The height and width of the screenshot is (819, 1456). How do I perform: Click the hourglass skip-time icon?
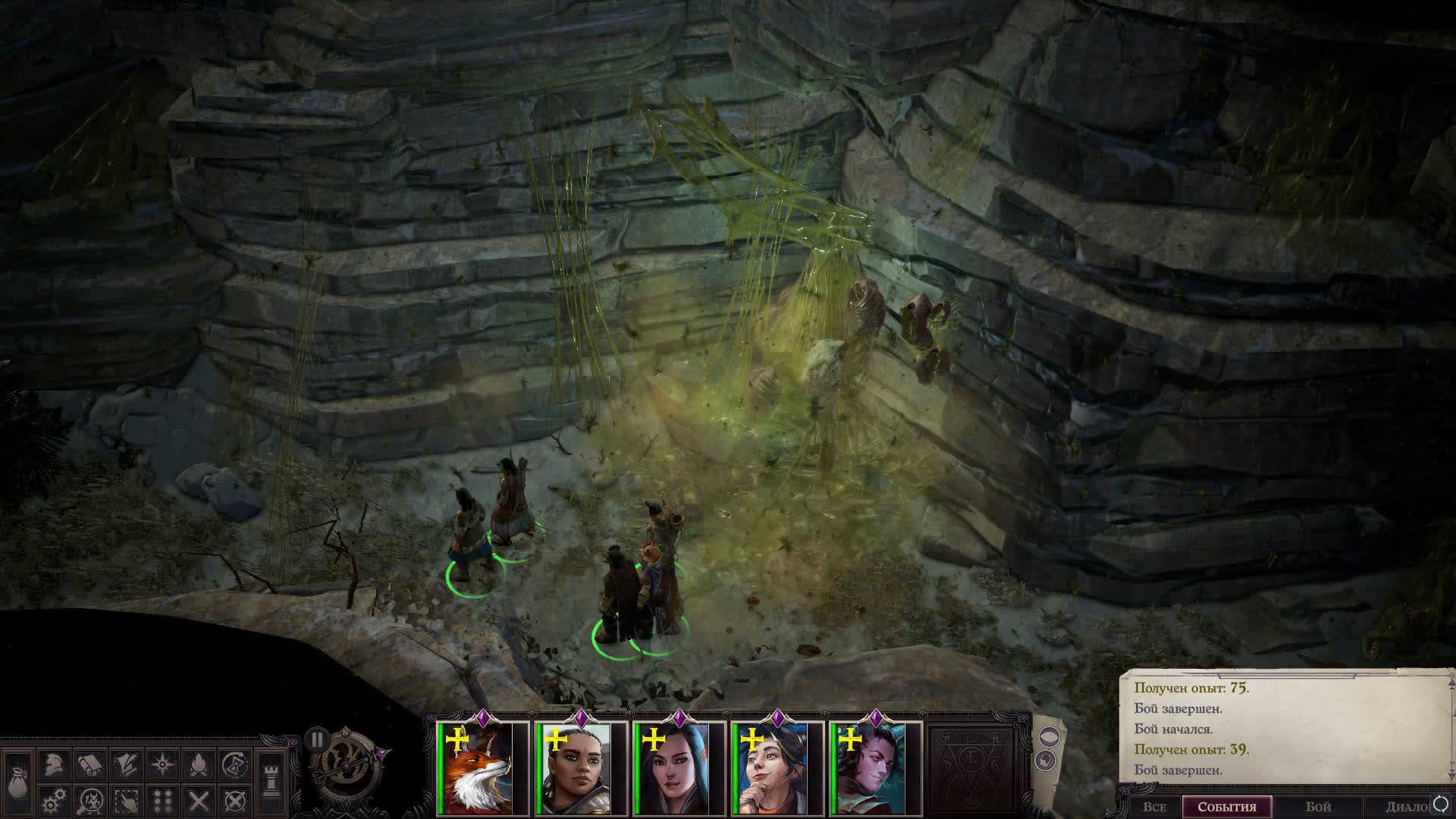coord(236,764)
